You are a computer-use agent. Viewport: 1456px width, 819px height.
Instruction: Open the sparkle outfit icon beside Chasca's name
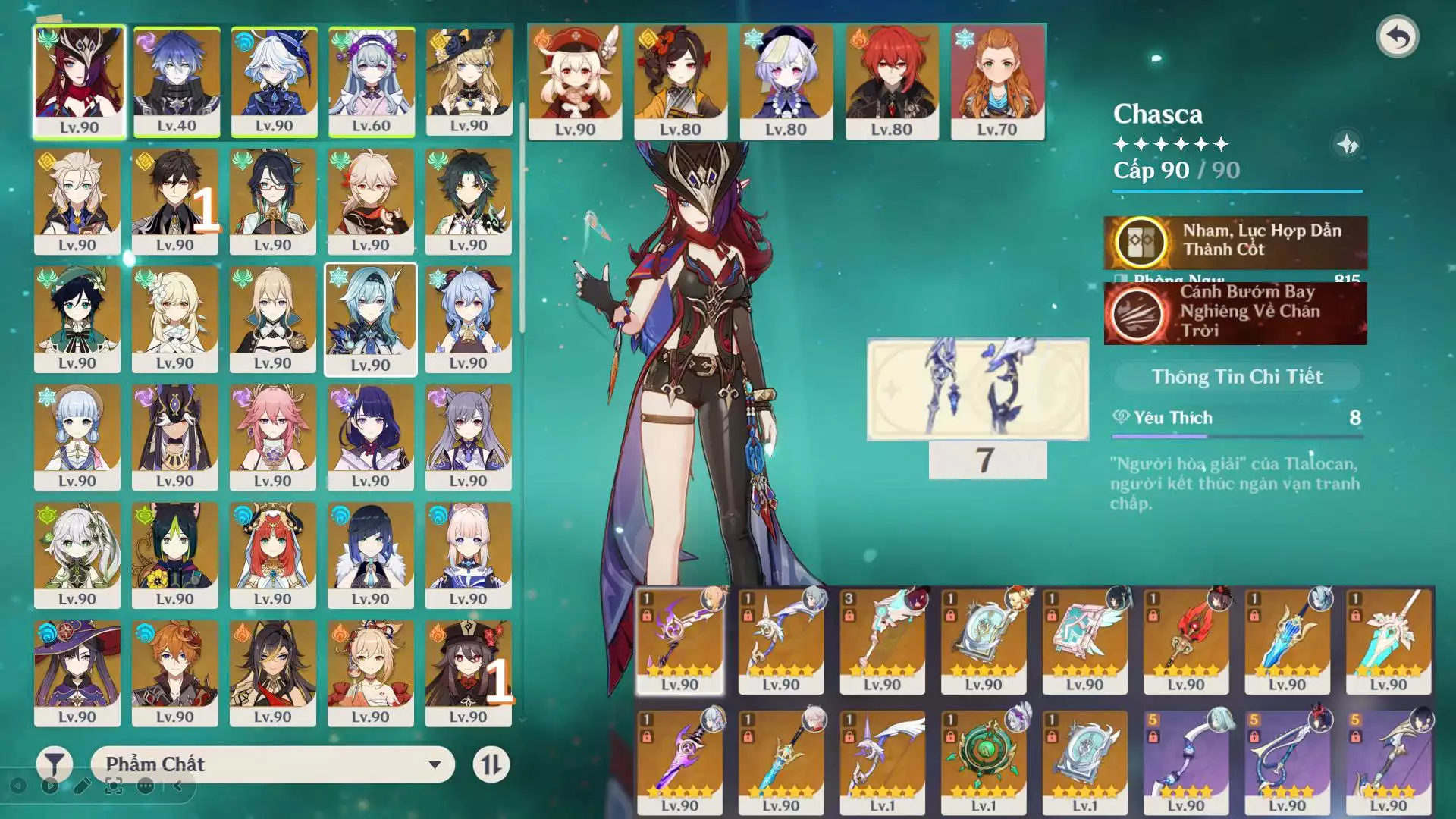click(x=1347, y=144)
